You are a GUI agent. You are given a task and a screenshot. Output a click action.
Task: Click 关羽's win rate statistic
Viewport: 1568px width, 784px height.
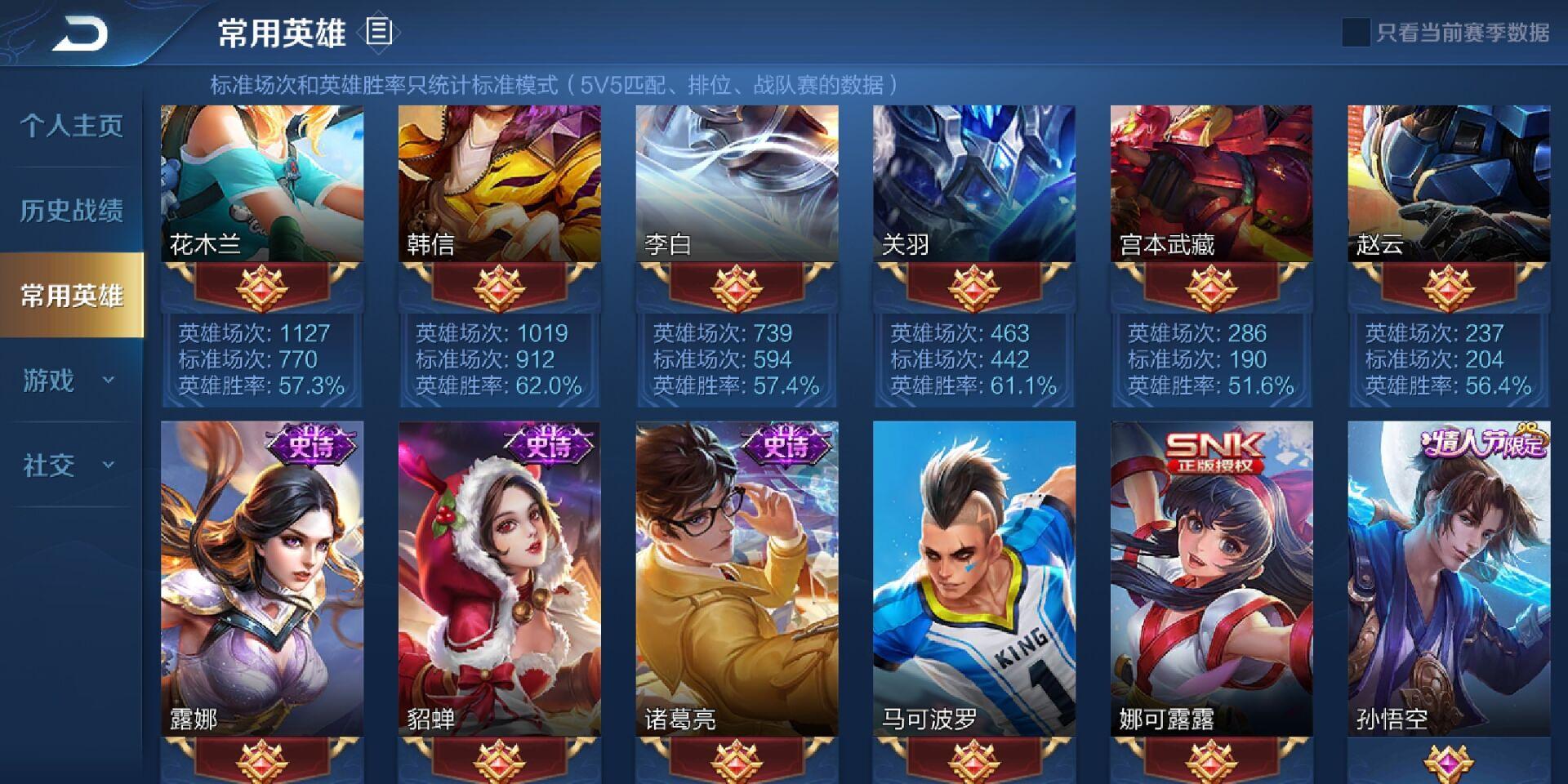(973, 384)
